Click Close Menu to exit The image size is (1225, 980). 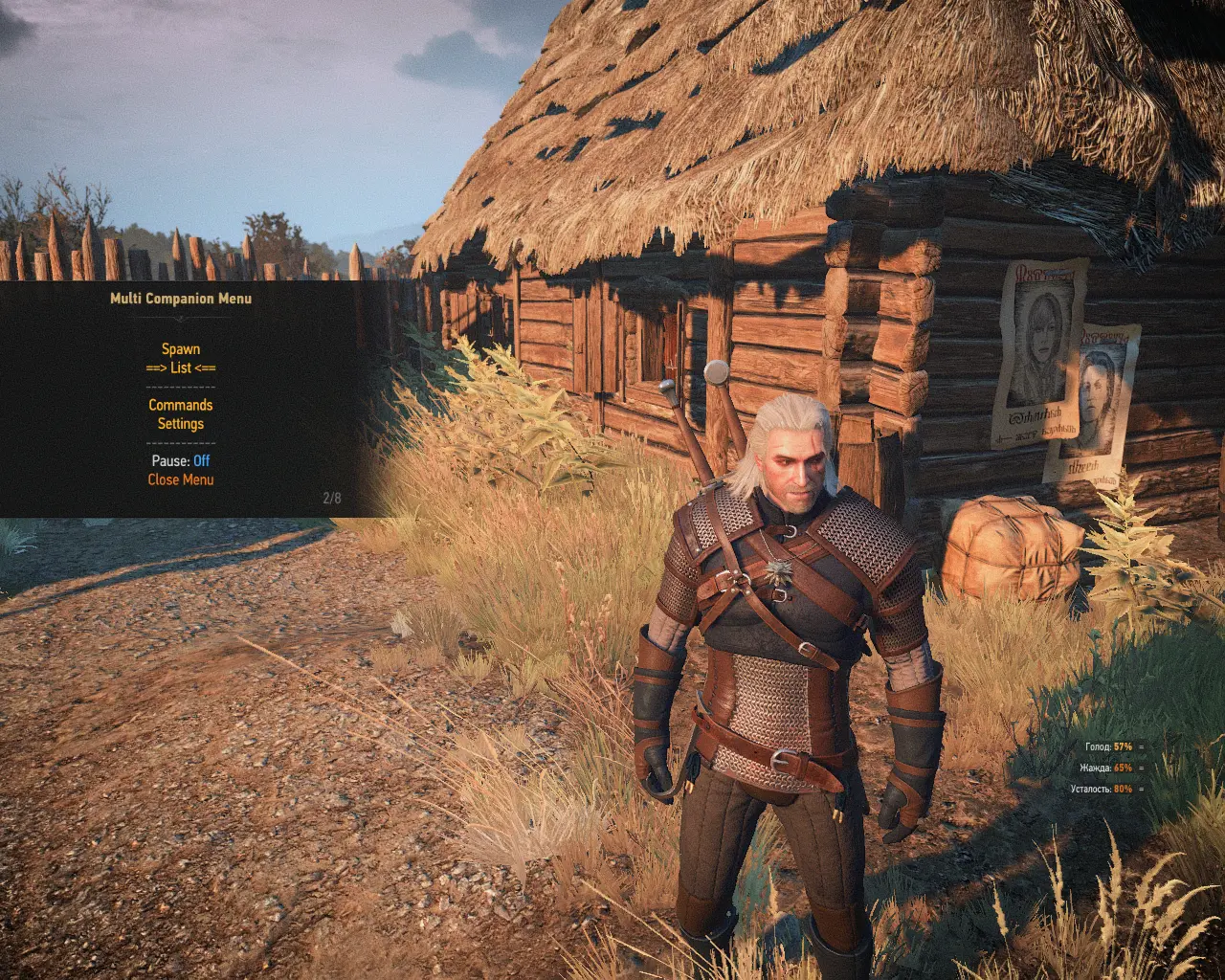(x=180, y=479)
